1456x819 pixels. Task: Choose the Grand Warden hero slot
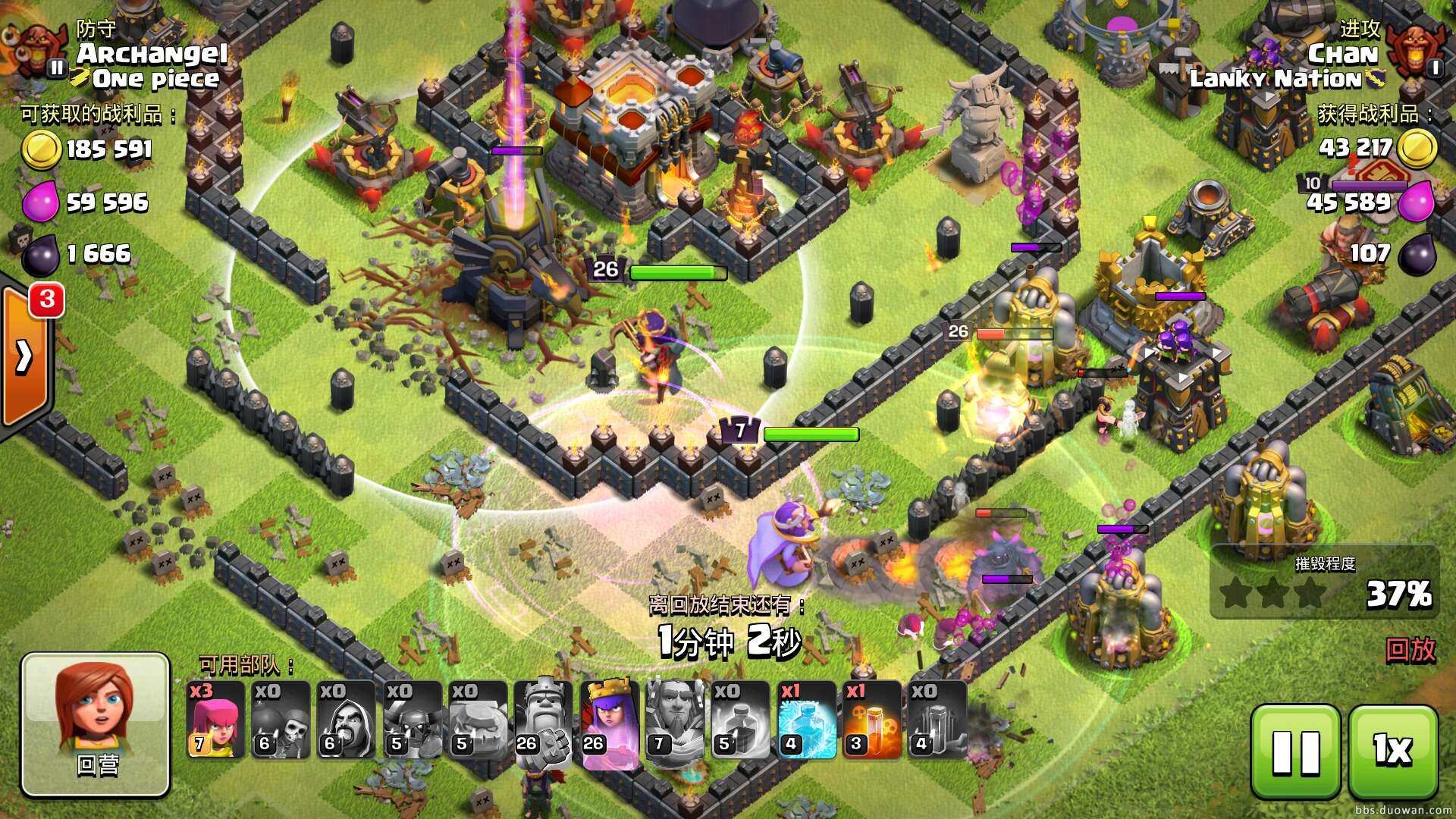point(674,720)
